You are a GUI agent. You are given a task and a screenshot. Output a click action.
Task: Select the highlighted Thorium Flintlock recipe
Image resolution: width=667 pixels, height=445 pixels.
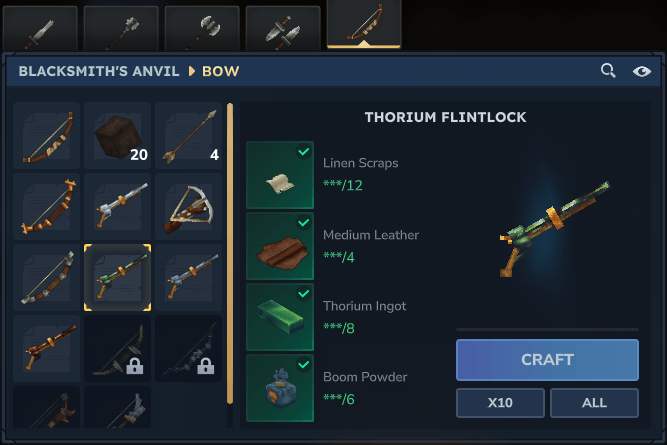coord(118,275)
